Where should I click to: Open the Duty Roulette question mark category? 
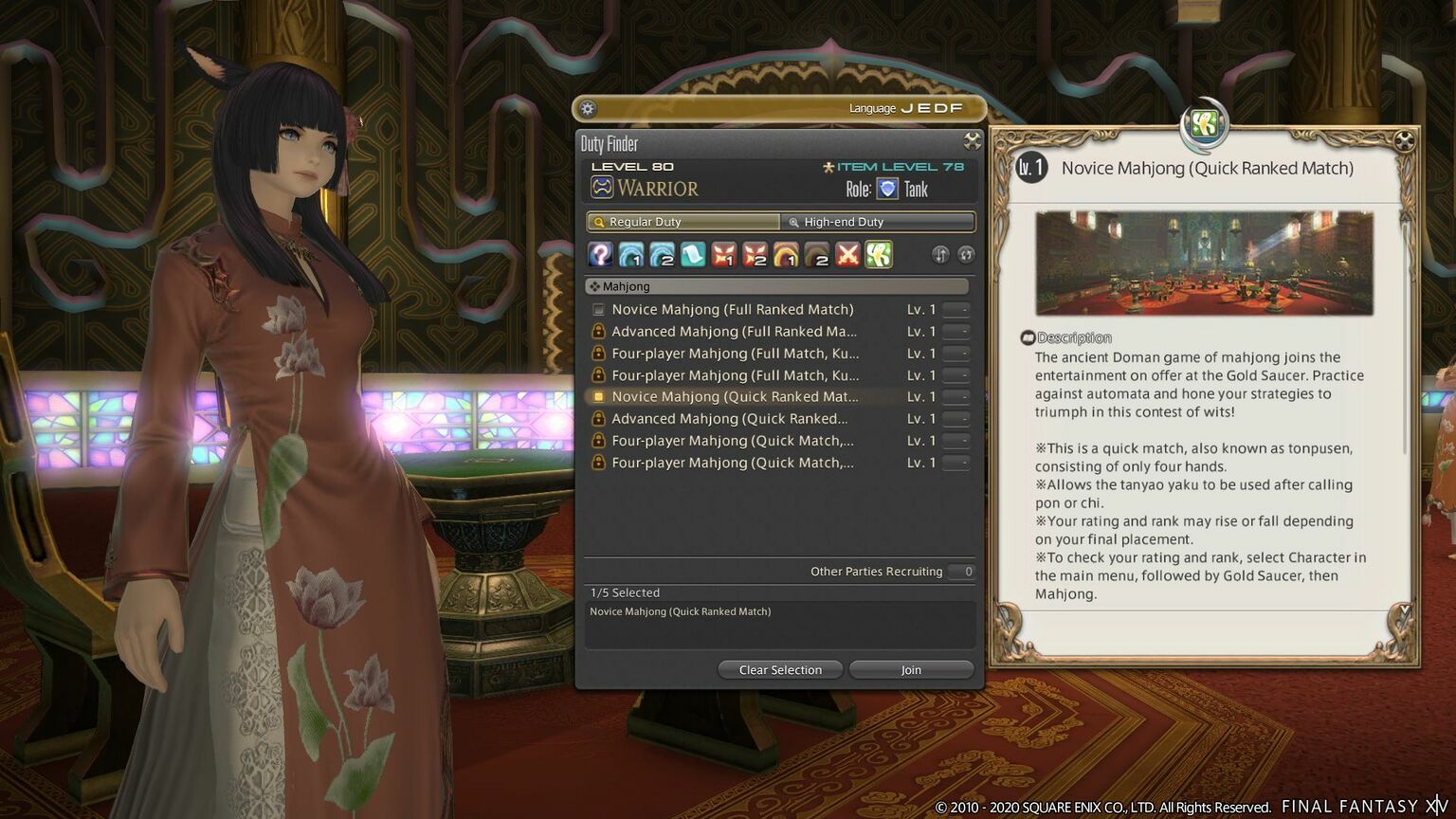[x=600, y=254]
